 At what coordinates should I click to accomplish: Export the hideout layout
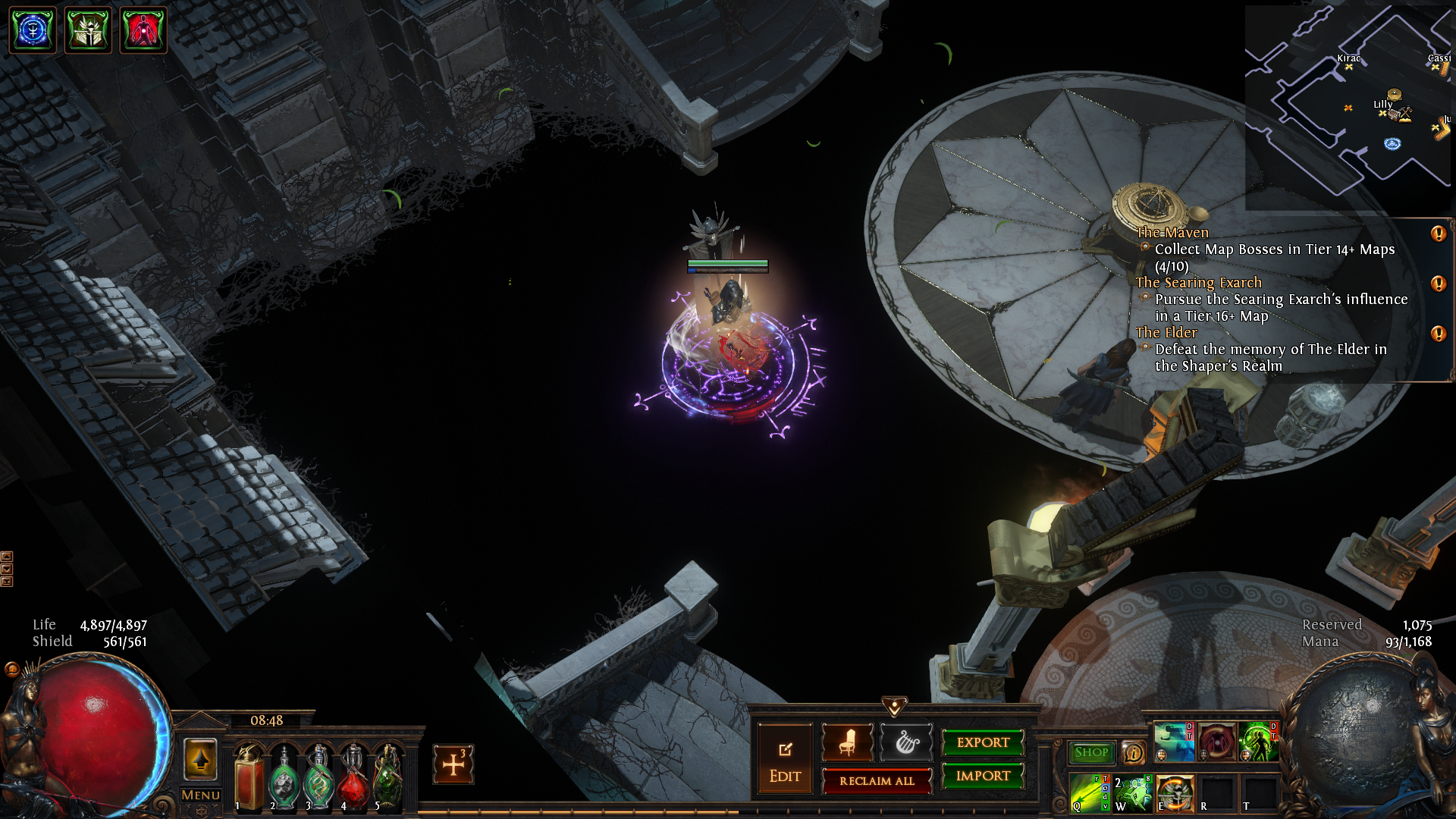click(983, 743)
